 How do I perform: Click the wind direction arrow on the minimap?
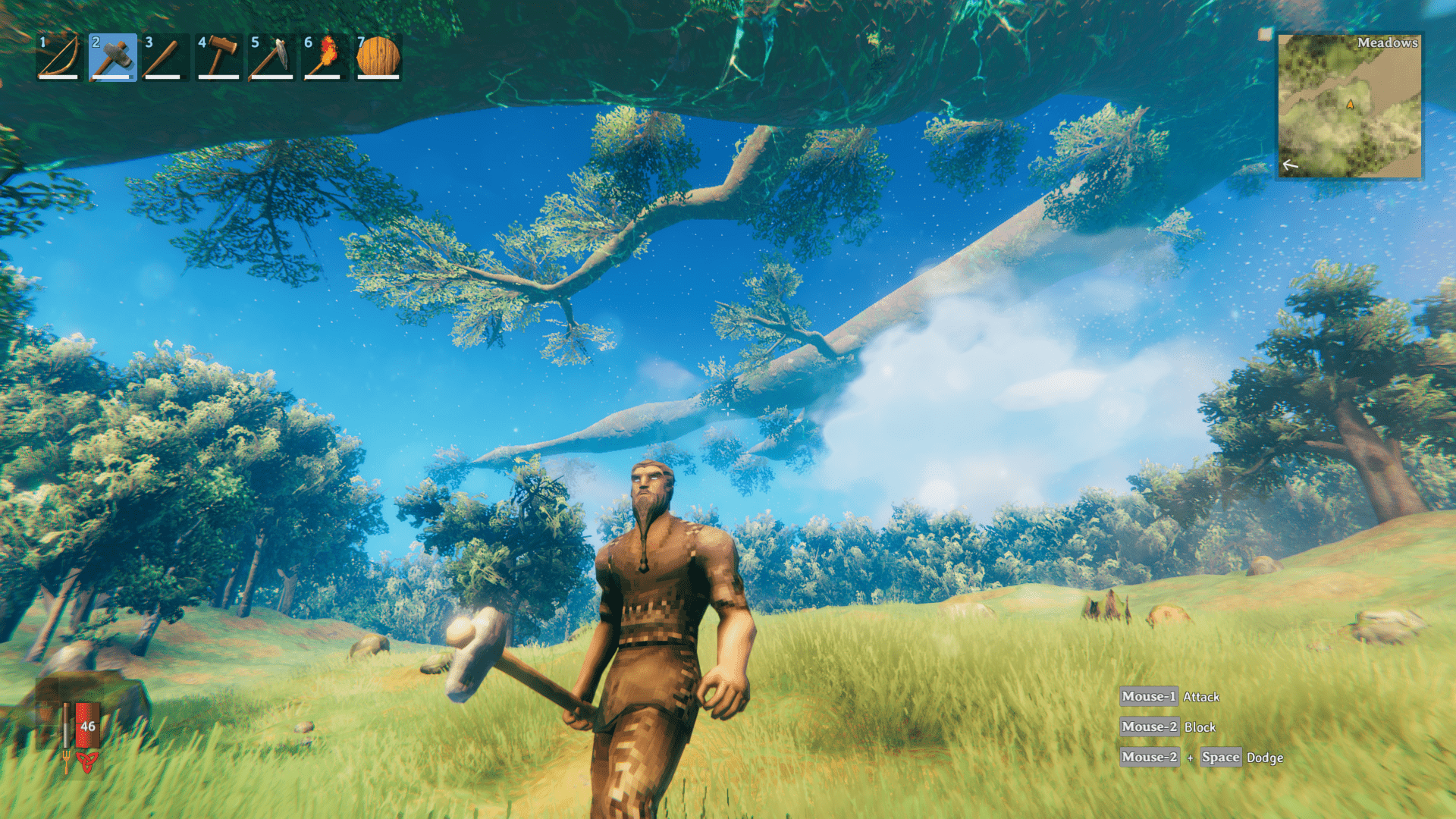click(x=1290, y=165)
